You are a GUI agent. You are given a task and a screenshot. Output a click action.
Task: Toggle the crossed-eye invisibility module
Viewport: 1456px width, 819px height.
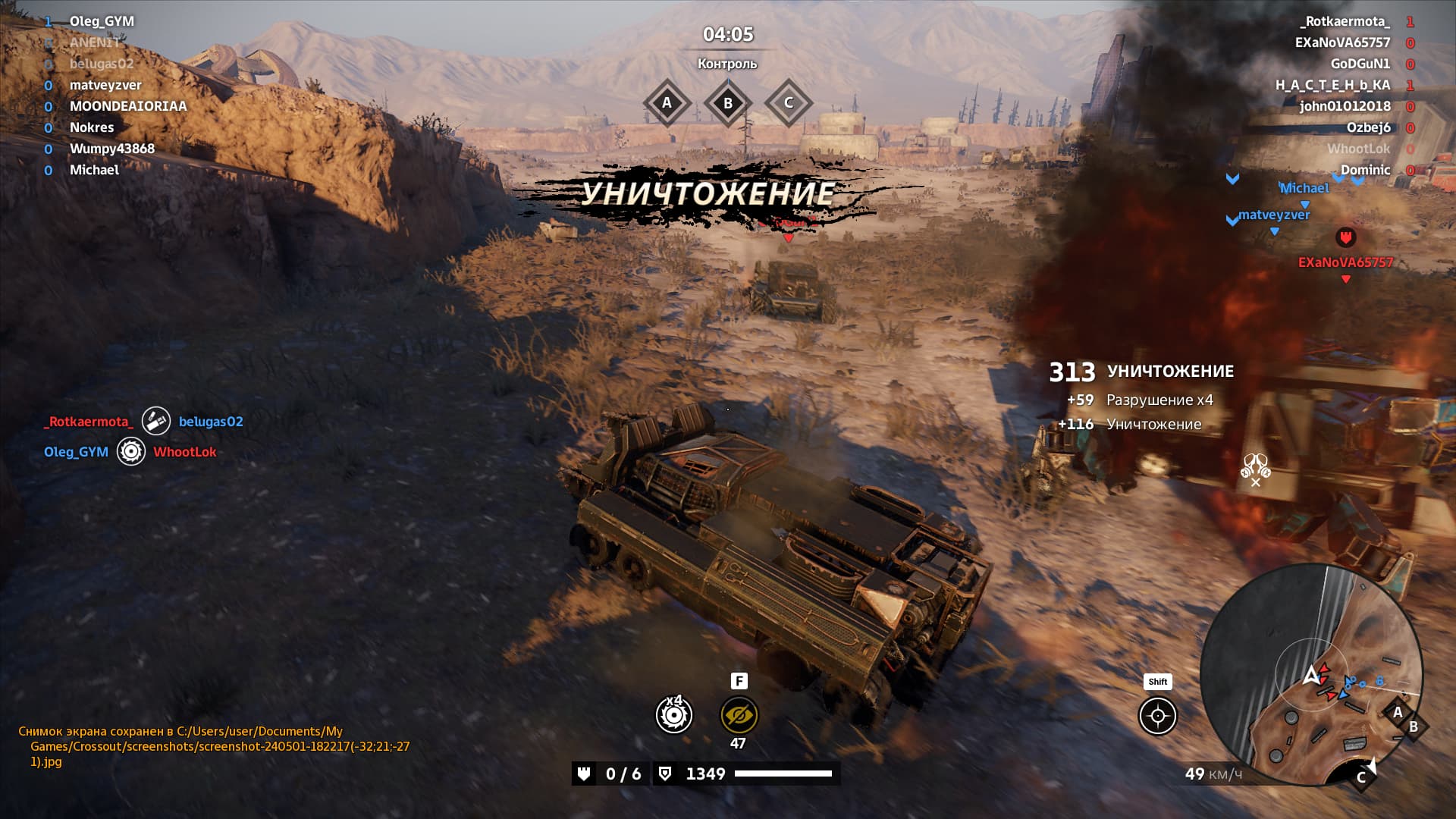(739, 715)
